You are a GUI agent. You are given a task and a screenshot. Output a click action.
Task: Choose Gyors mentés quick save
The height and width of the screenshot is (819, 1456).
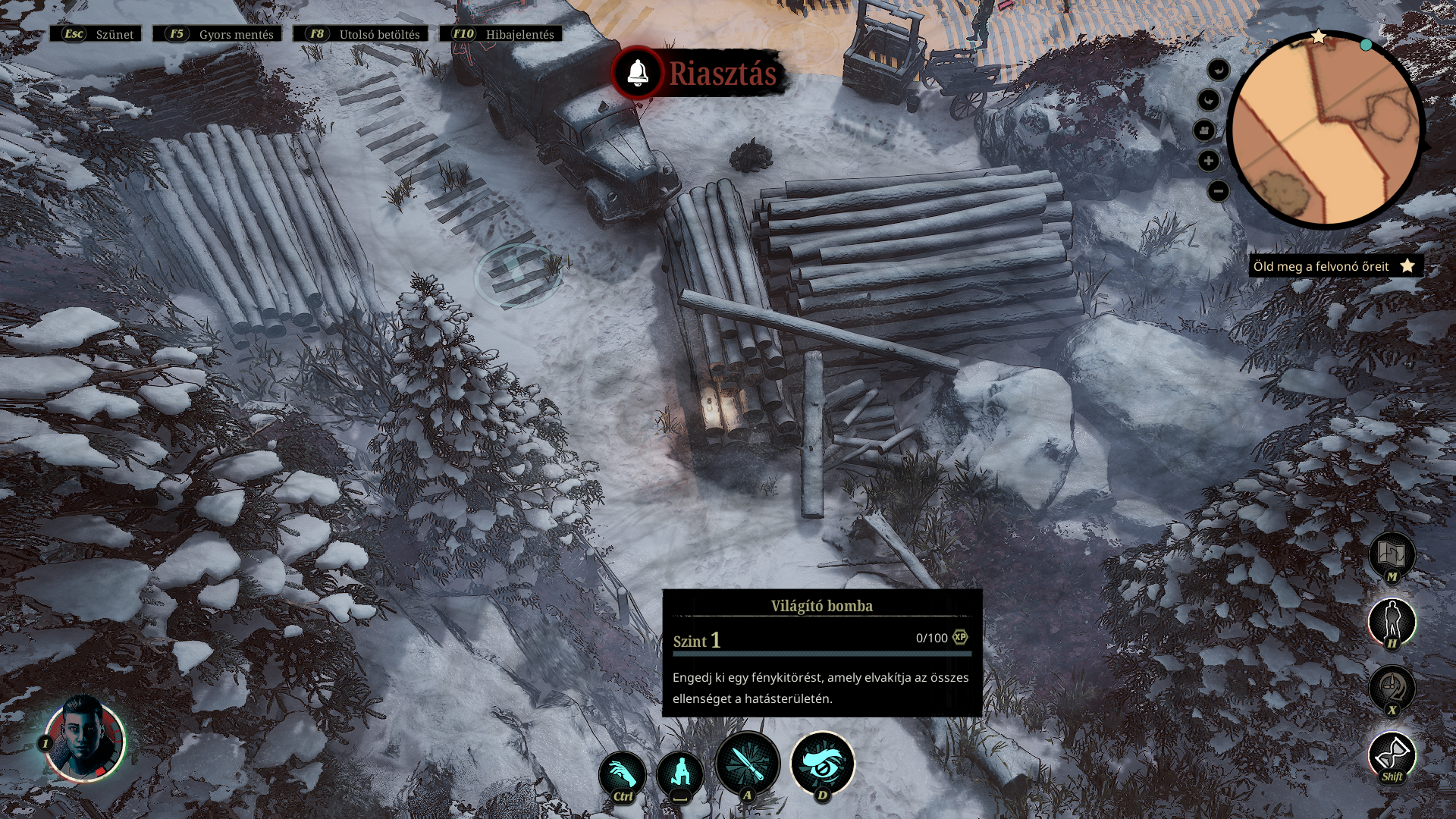(218, 34)
